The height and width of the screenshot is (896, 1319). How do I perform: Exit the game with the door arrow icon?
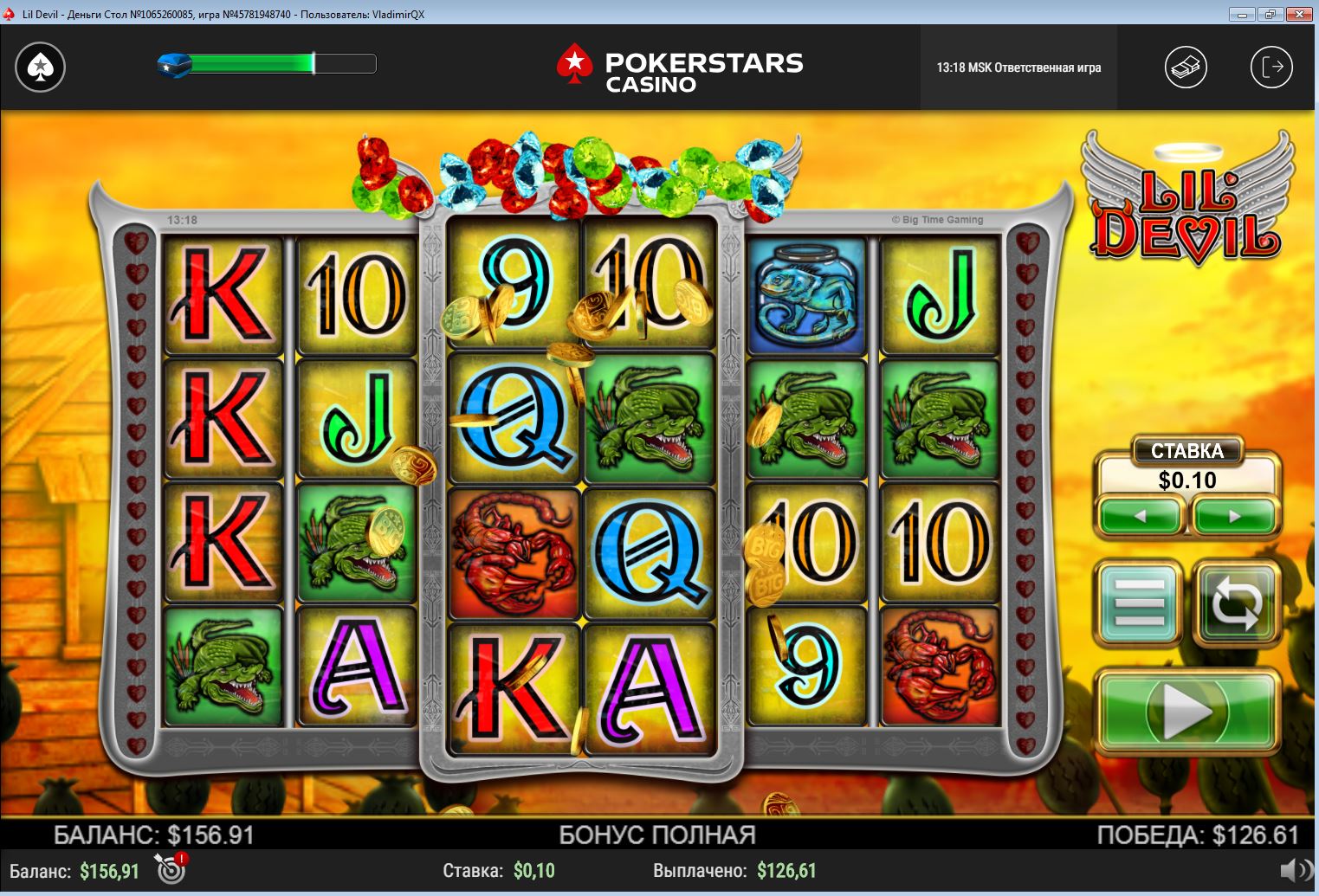(1271, 67)
